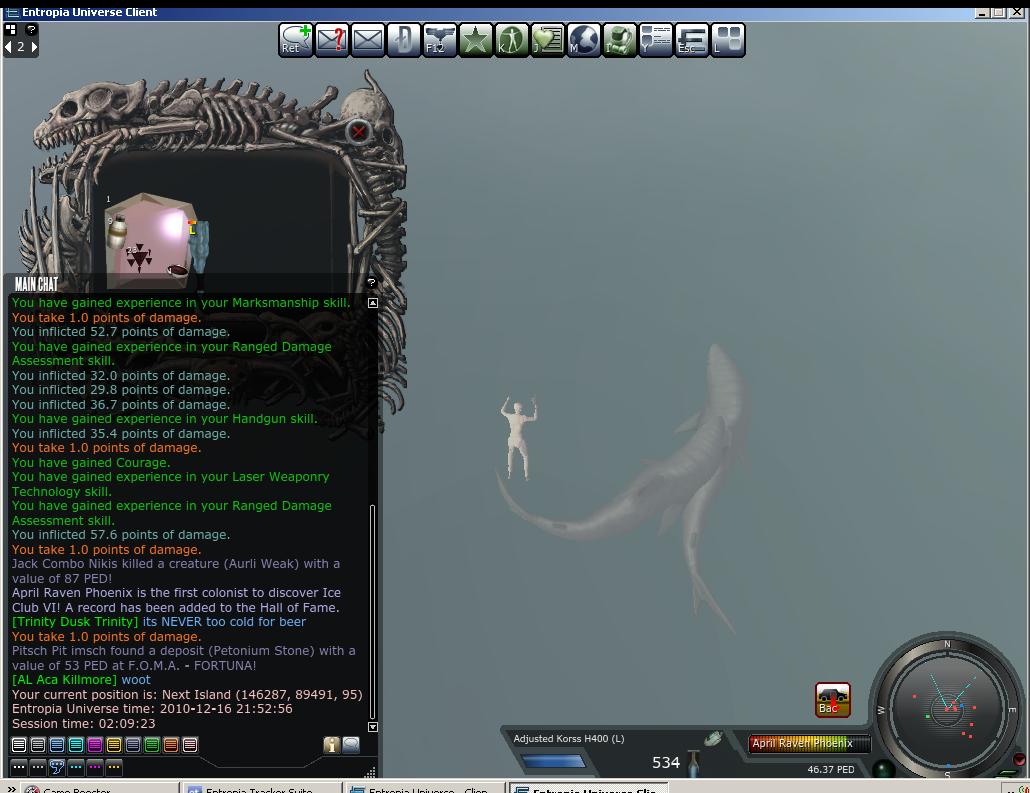Viewport: 1030px width, 793px height.
Task: Select the magenta chat channel filter
Action: (x=95, y=745)
